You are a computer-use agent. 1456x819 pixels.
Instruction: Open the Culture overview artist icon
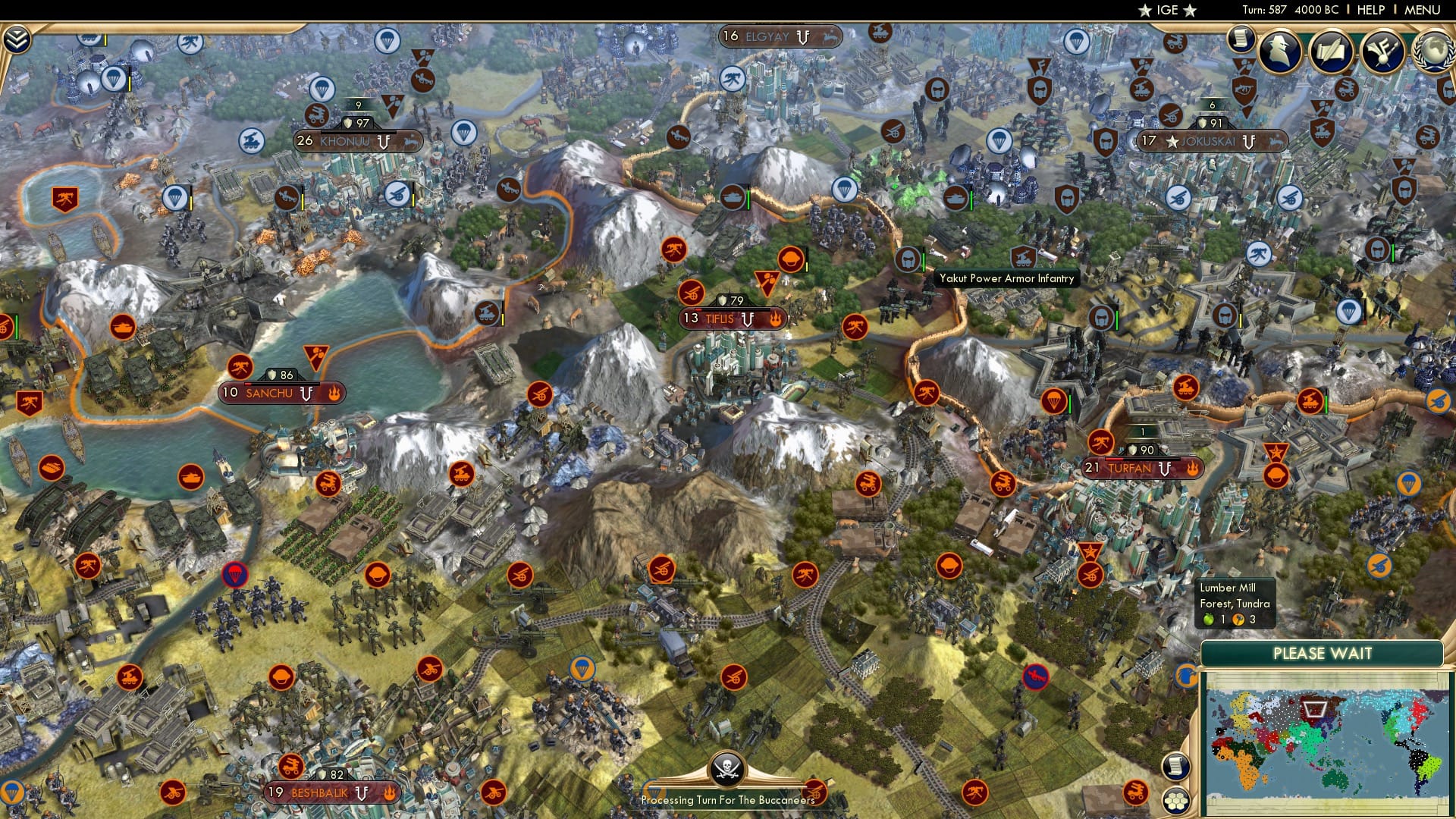(1383, 52)
